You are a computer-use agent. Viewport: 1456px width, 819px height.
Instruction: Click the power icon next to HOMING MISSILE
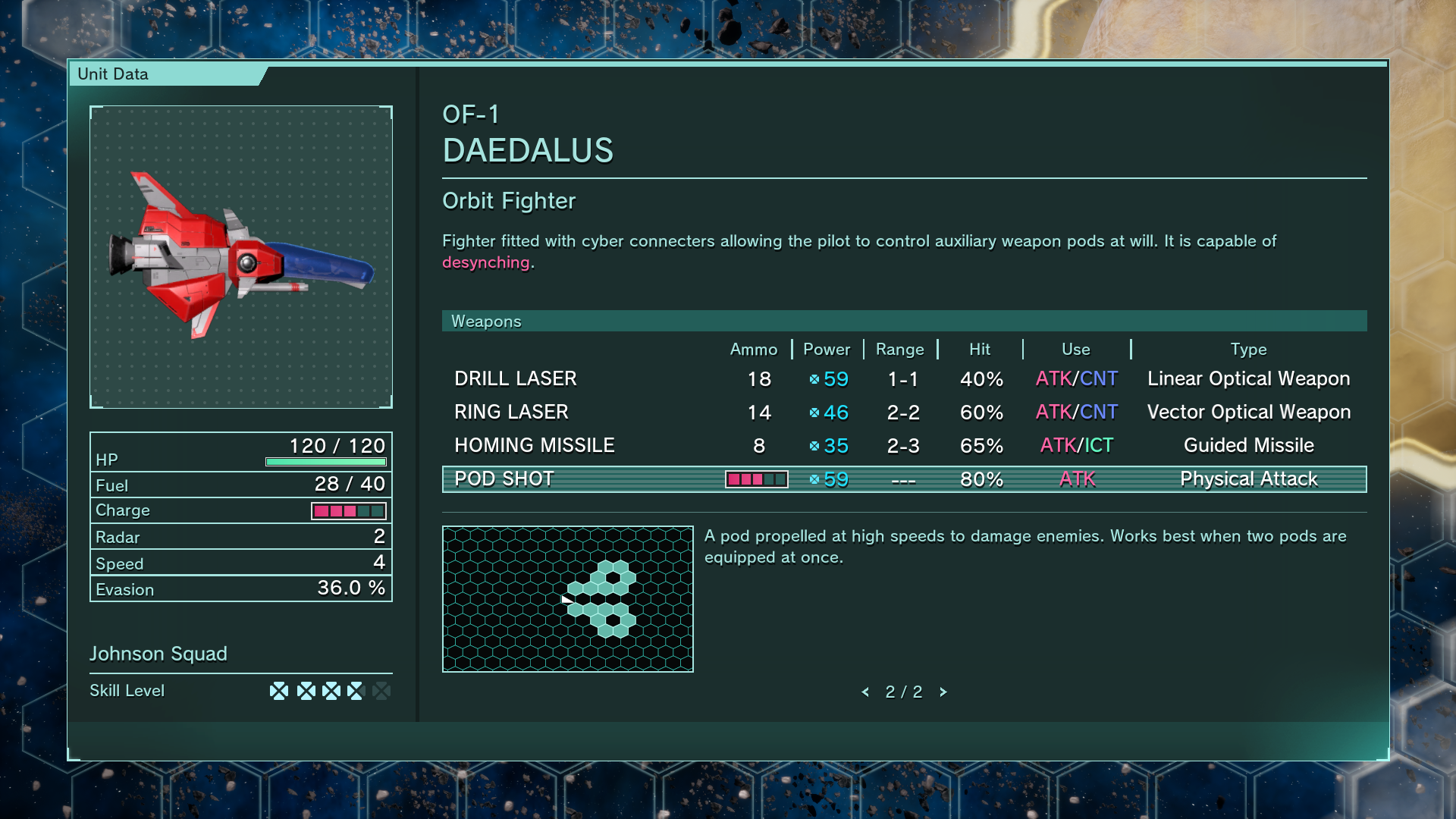coord(814,446)
